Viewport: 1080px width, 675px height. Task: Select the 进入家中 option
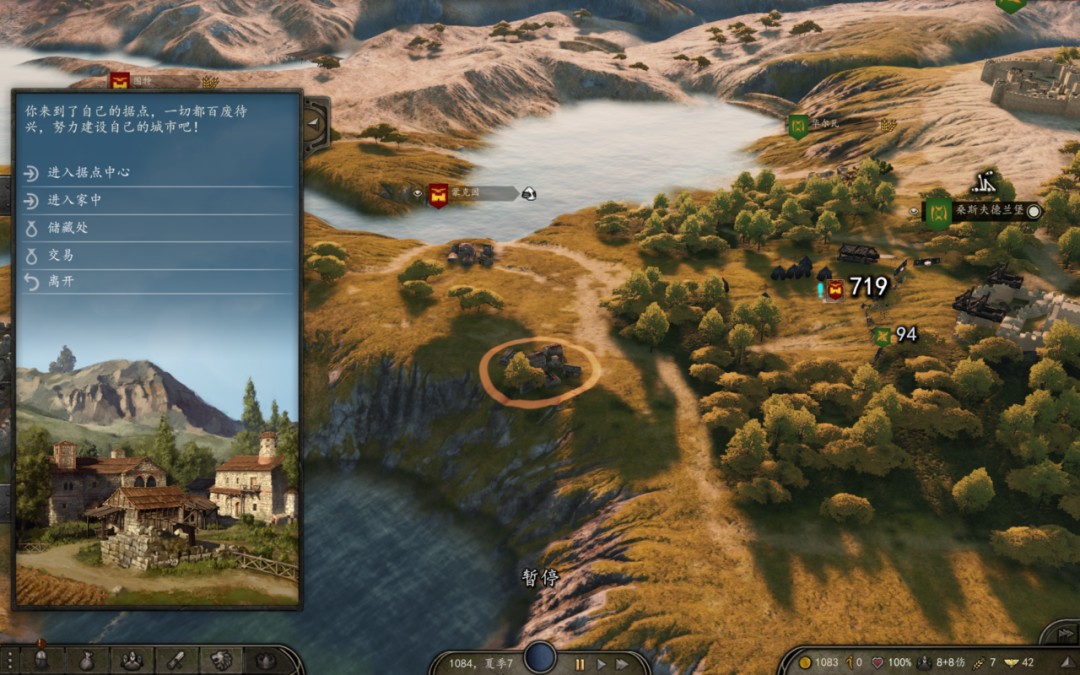tap(75, 200)
